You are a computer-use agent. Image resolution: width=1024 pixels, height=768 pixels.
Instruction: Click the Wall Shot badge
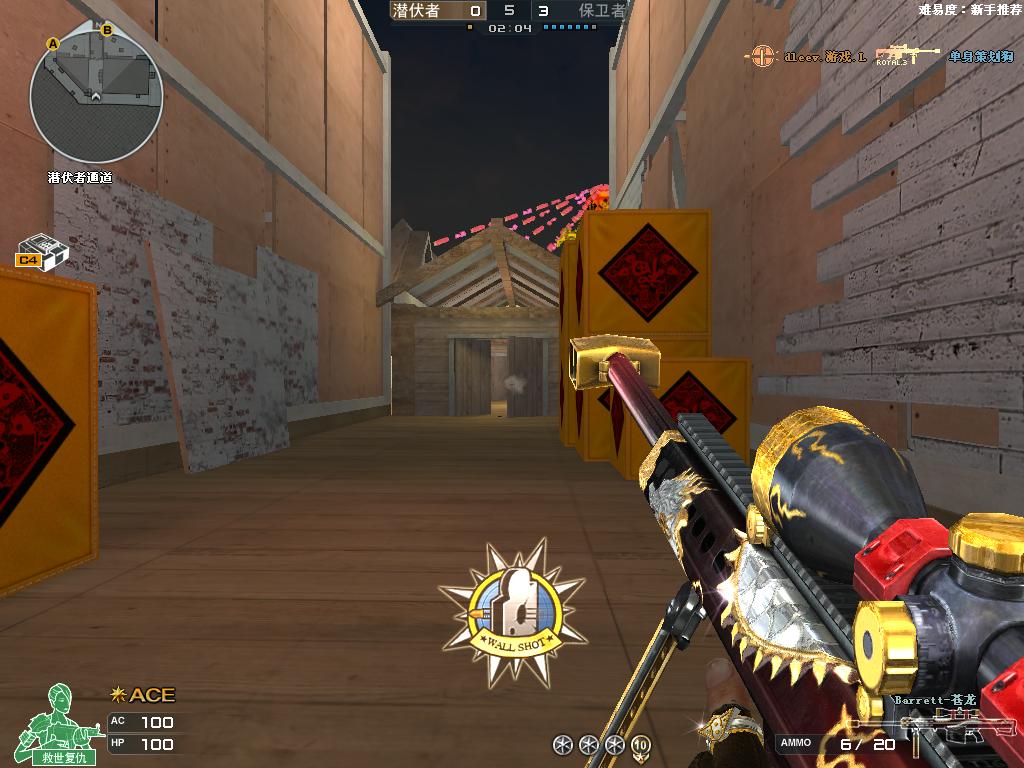coord(514,613)
